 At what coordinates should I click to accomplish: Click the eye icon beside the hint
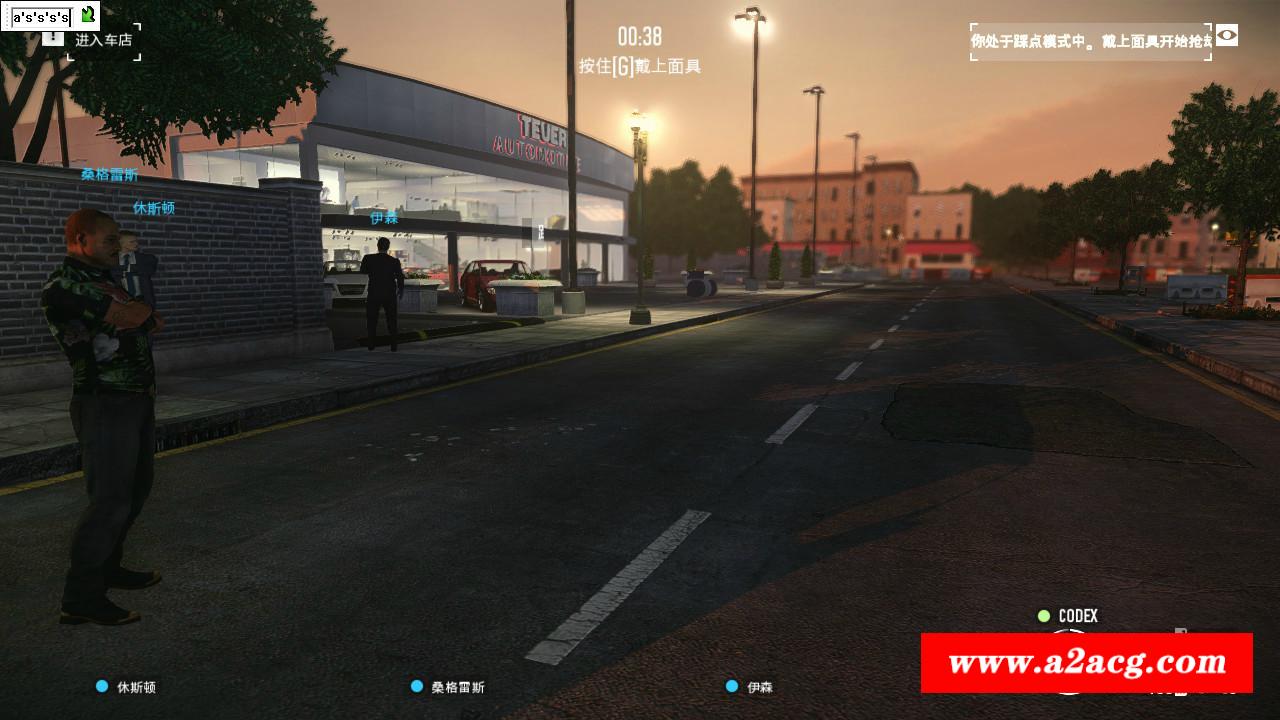(1227, 36)
